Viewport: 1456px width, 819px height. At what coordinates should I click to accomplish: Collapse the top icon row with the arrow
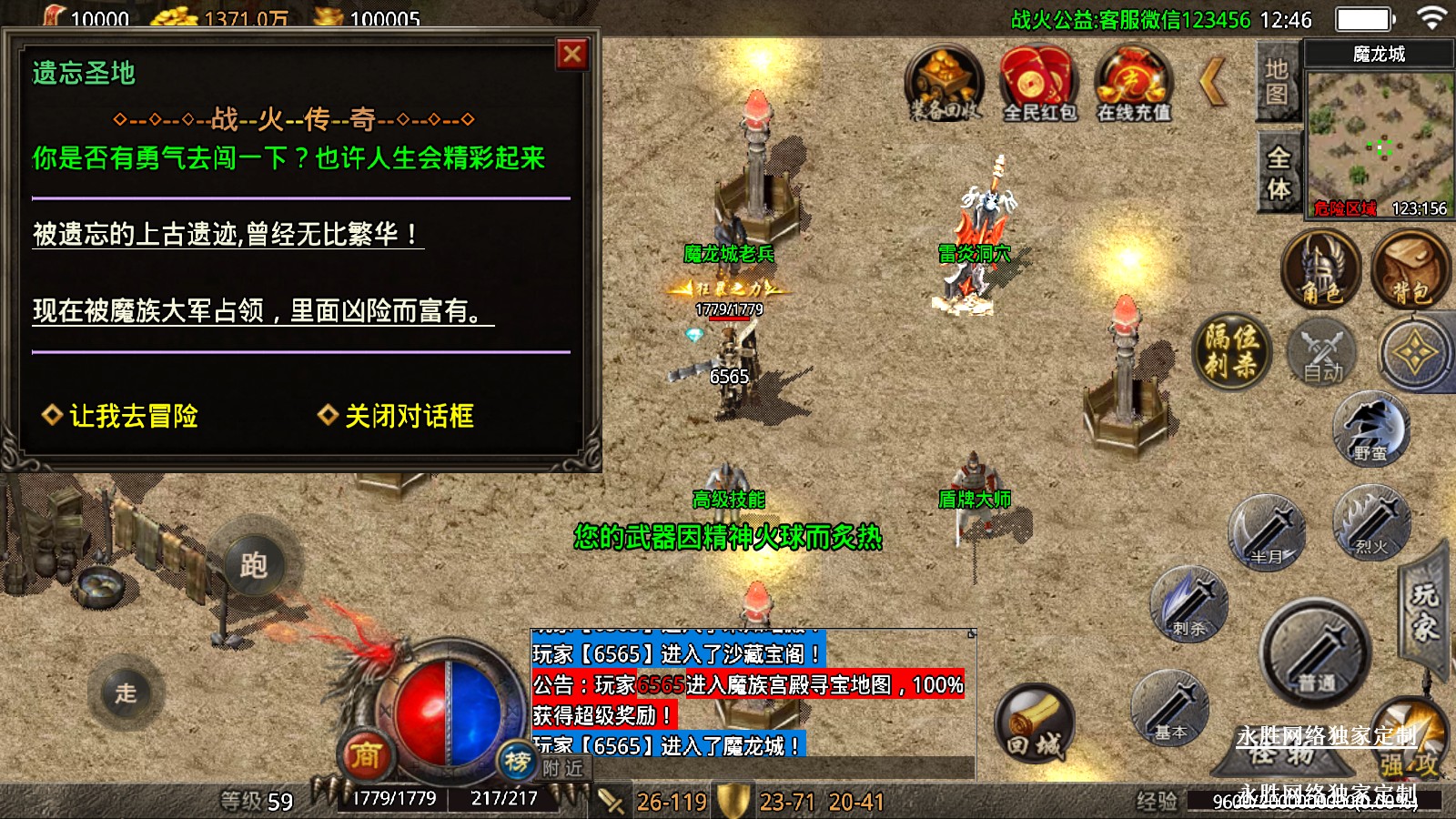[x=1214, y=82]
